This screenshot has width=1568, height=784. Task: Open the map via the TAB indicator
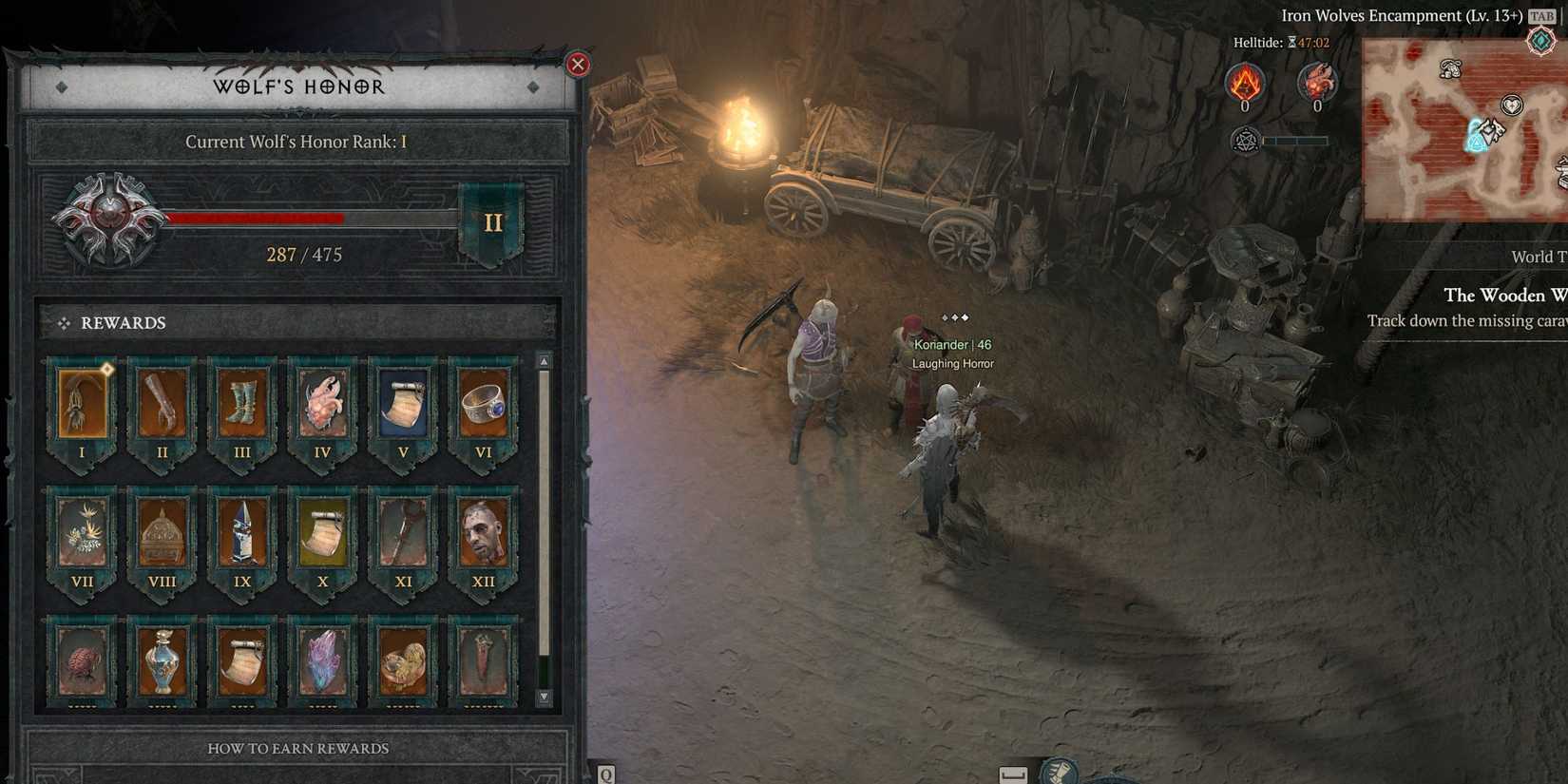1541,15
